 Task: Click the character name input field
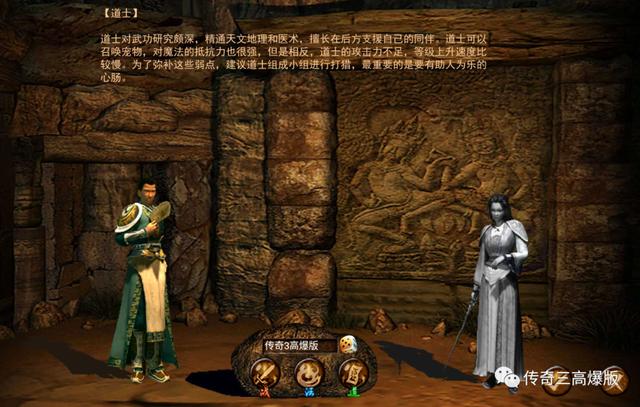[x=299, y=345]
